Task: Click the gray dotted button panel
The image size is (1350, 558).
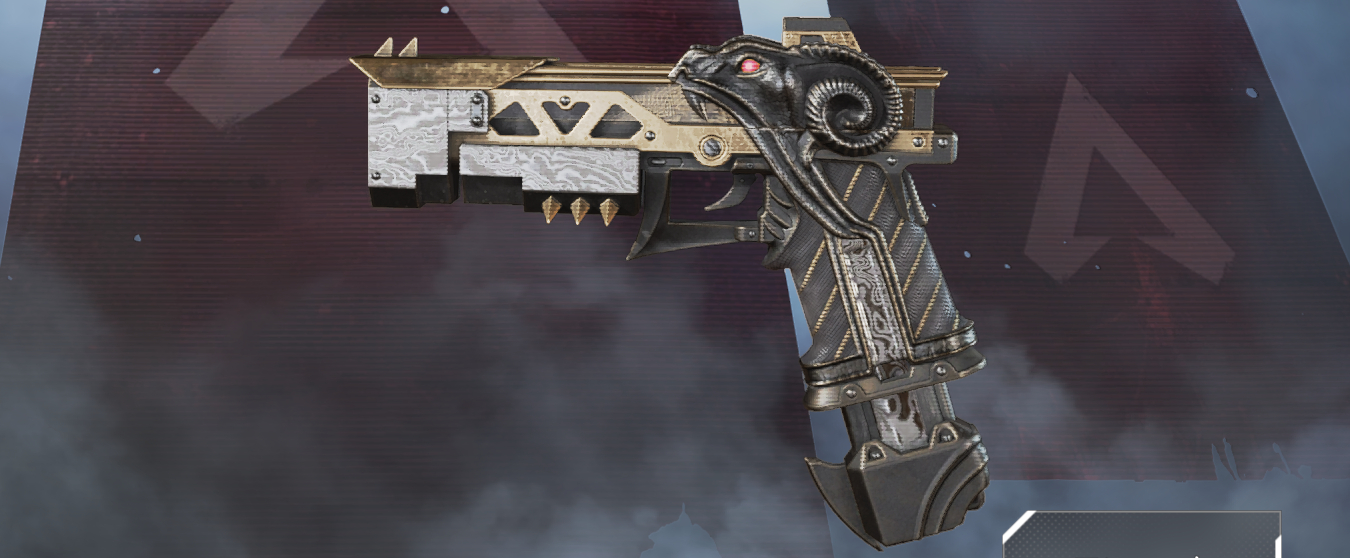Action: point(1142,537)
